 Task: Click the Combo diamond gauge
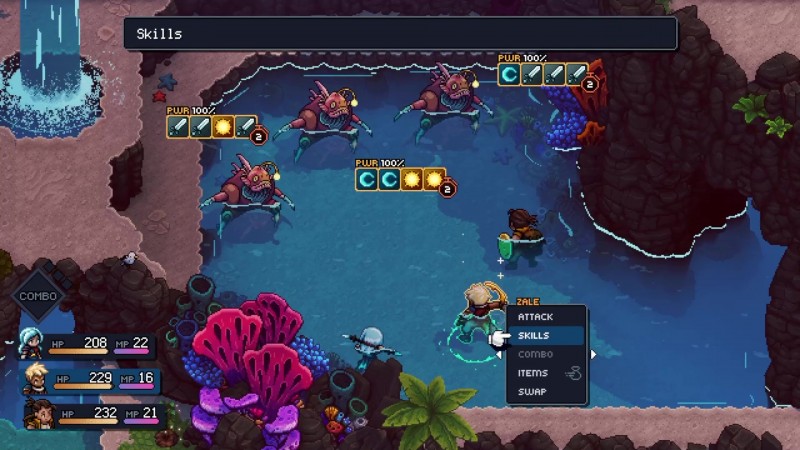tap(40, 297)
